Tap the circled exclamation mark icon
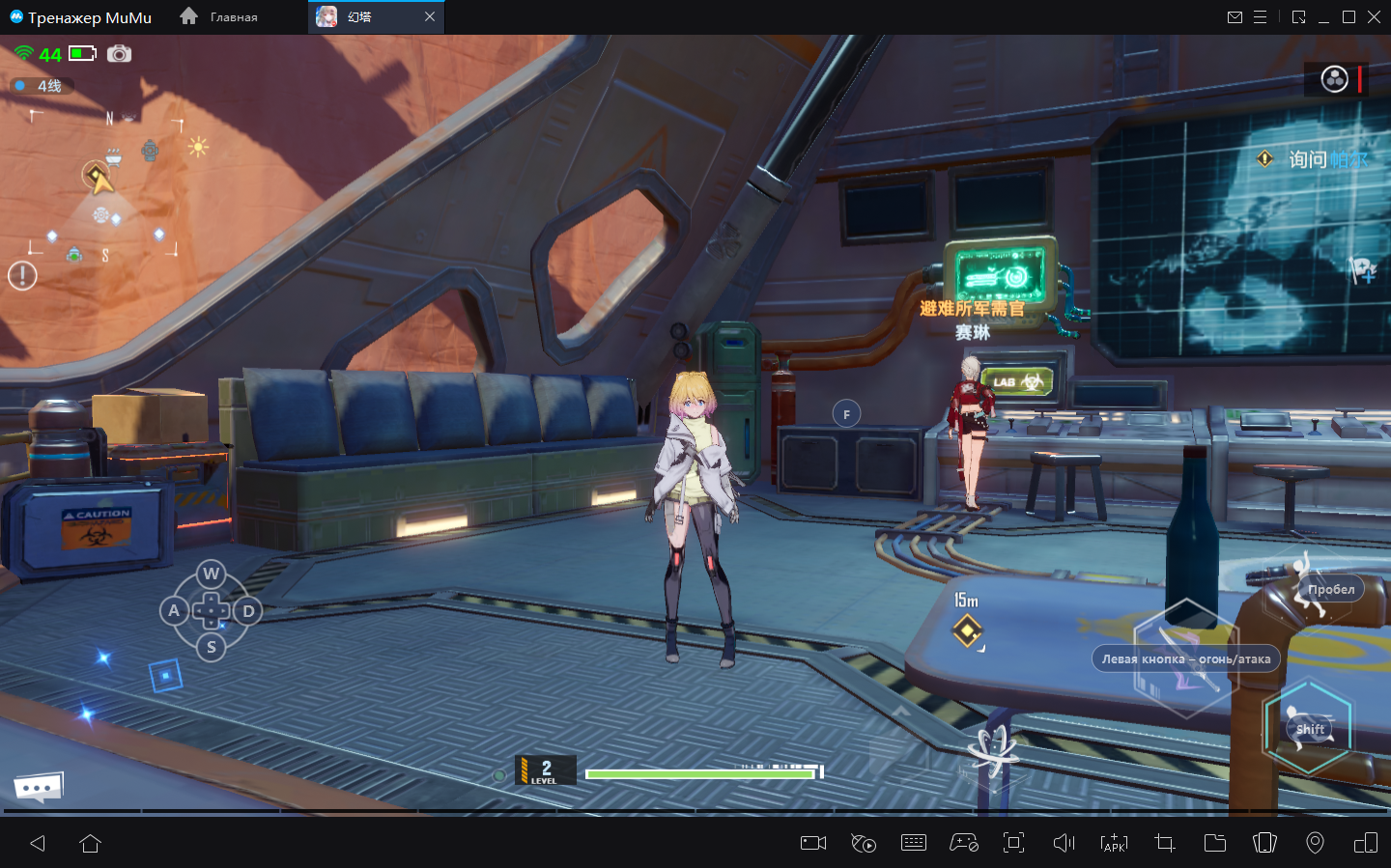This screenshot has width=1391, height=868. tap(22, 276)
